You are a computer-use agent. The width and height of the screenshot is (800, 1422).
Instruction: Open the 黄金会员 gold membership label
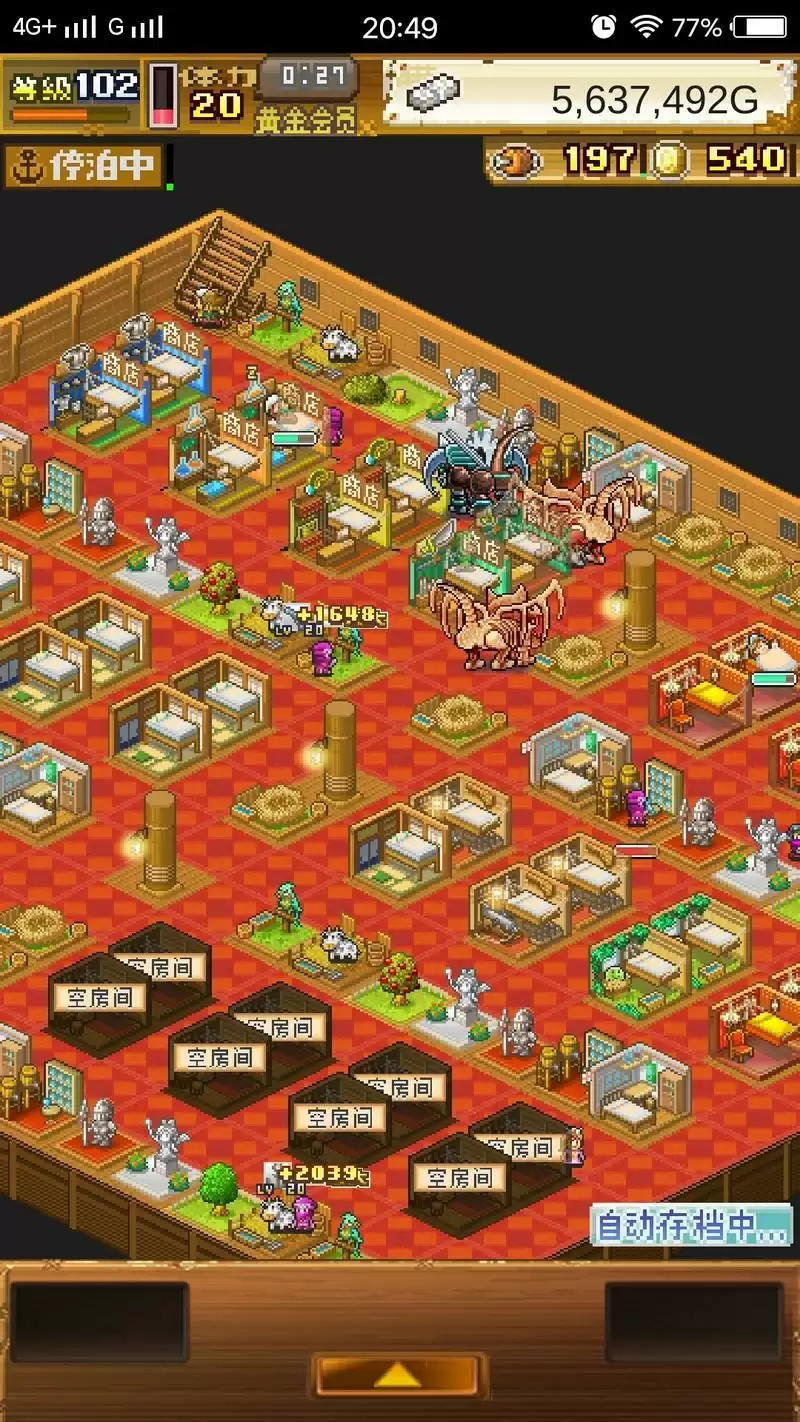tap(305, 121)
